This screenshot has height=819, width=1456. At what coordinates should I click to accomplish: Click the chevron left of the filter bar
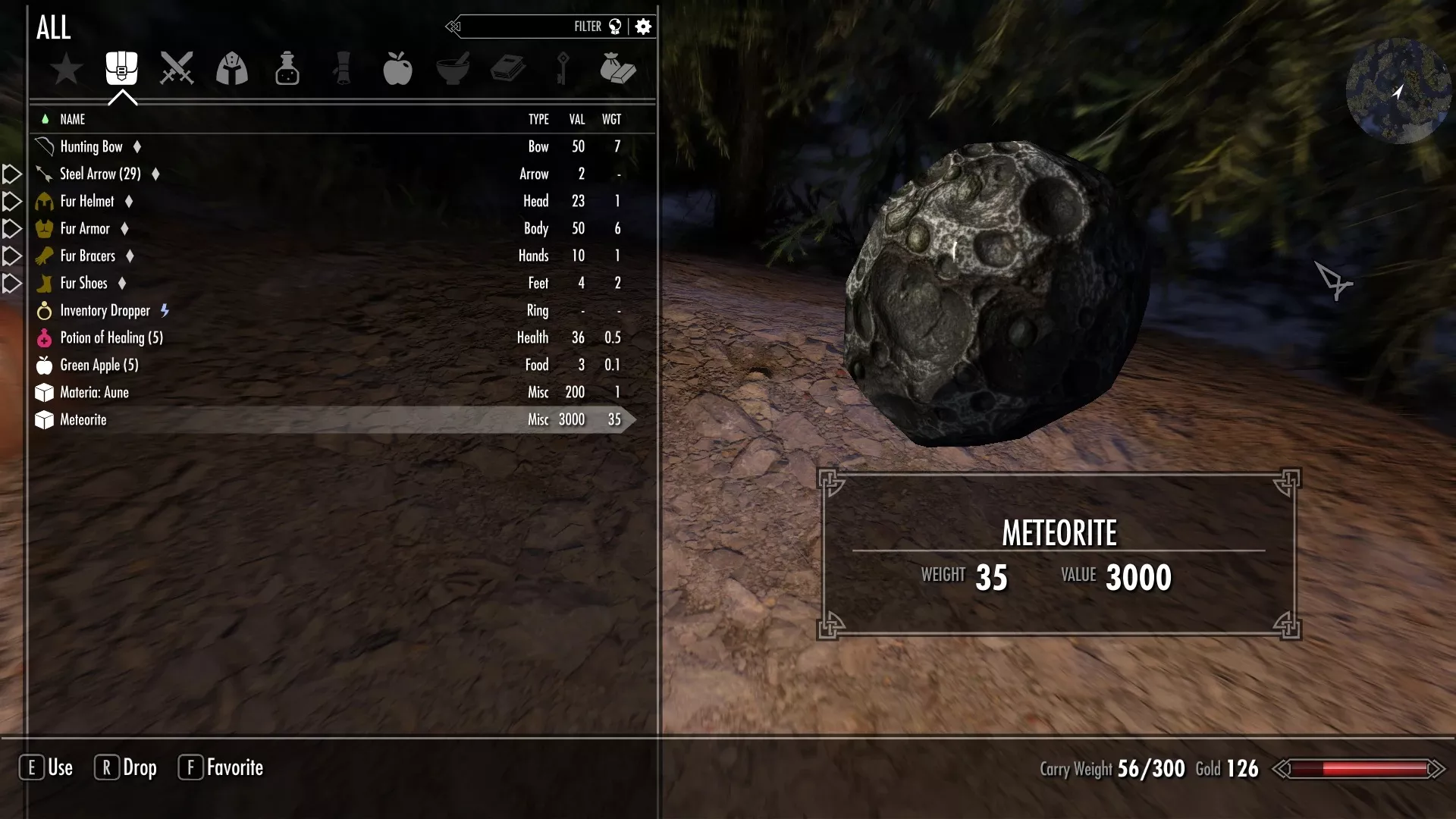(x=453, y=26)
